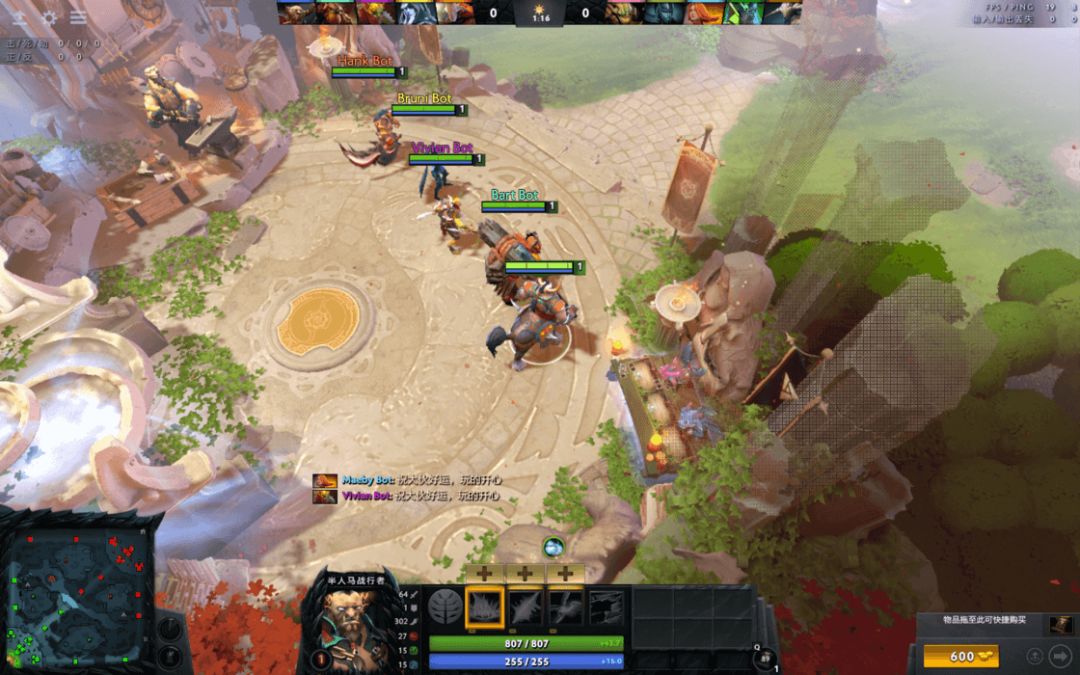Level up the third ability with its plus button
The height and width of the screenshot is (675, 1080).
(x=566, y=574)
